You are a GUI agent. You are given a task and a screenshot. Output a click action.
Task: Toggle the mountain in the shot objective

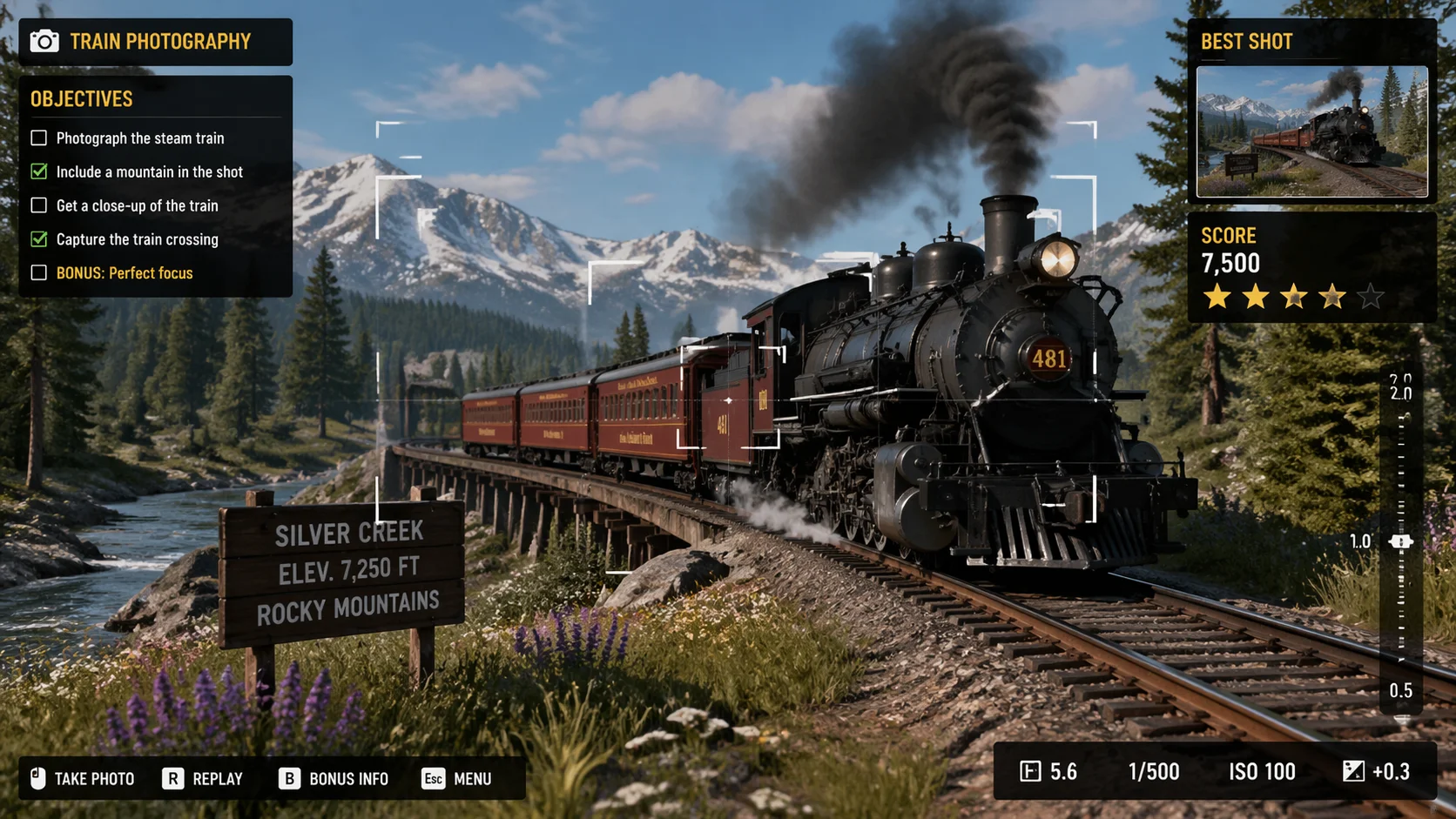click(x=39, y=171)
